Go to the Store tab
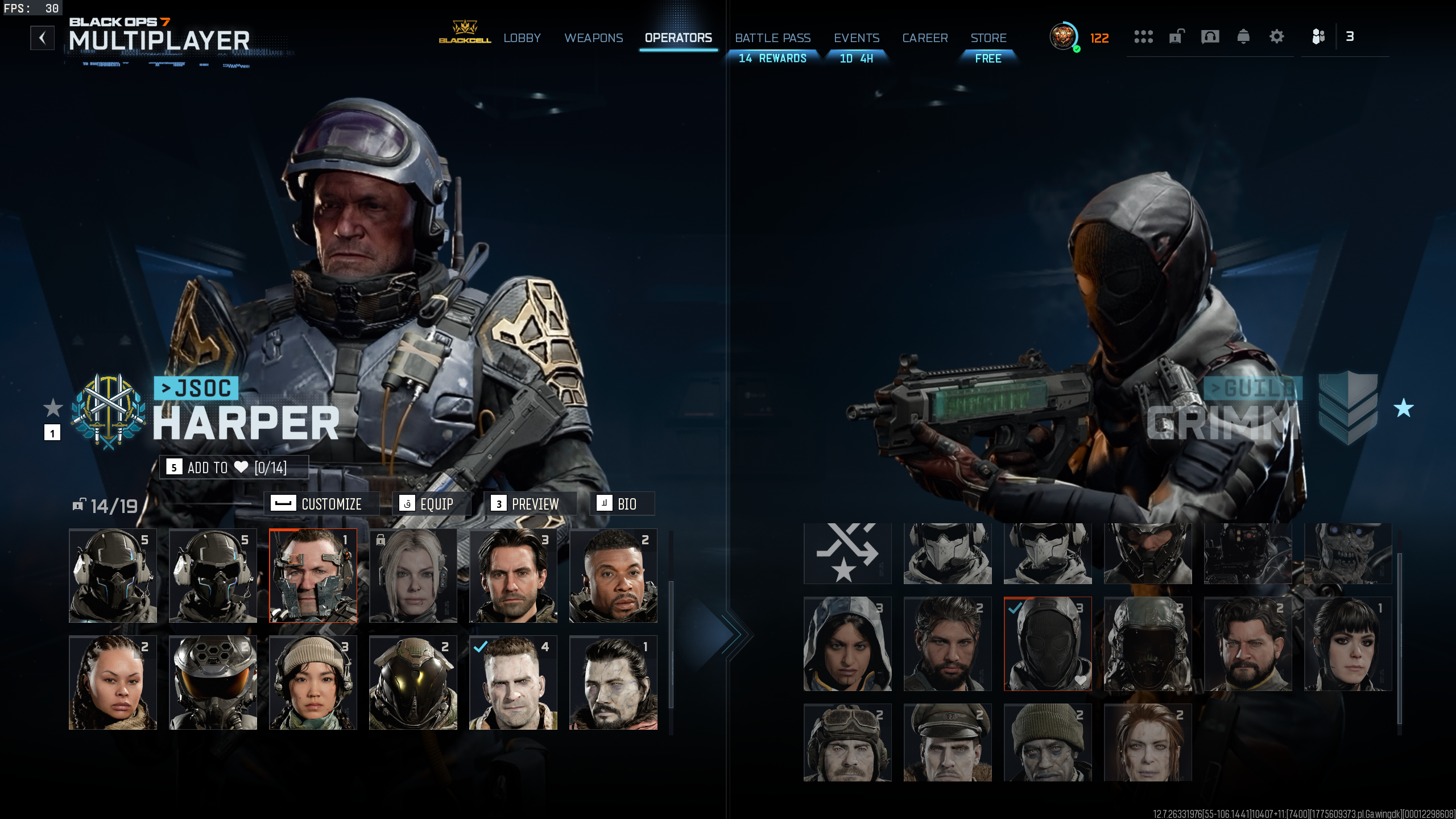The height and width of the screenshot is (819, 1456). 988,38
